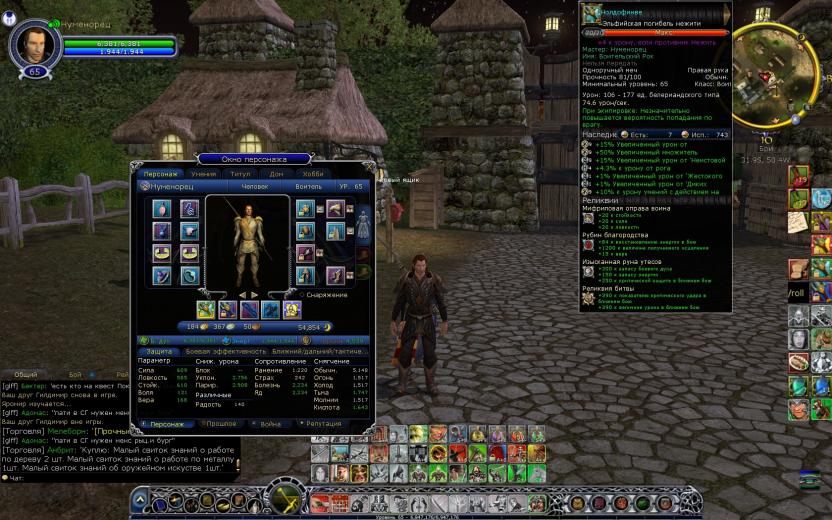Screen dimensions: 832x520
Task: Select the Война bottom tab
Action: tap(270, 424)
